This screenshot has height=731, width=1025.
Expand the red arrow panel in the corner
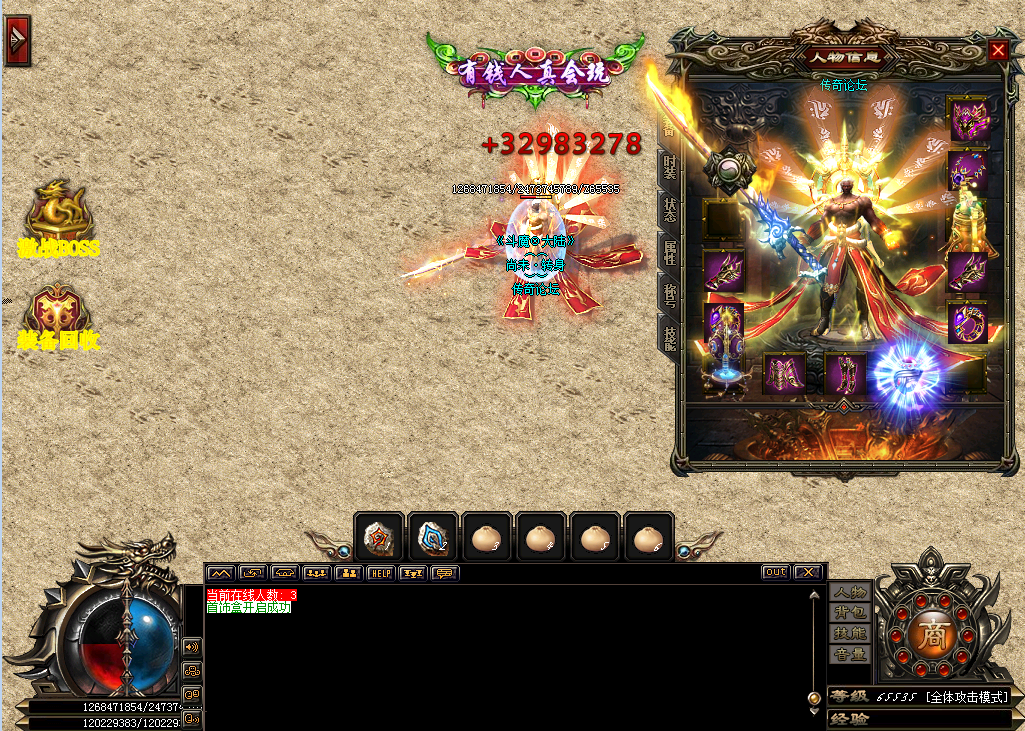click(x=17, y=39)
